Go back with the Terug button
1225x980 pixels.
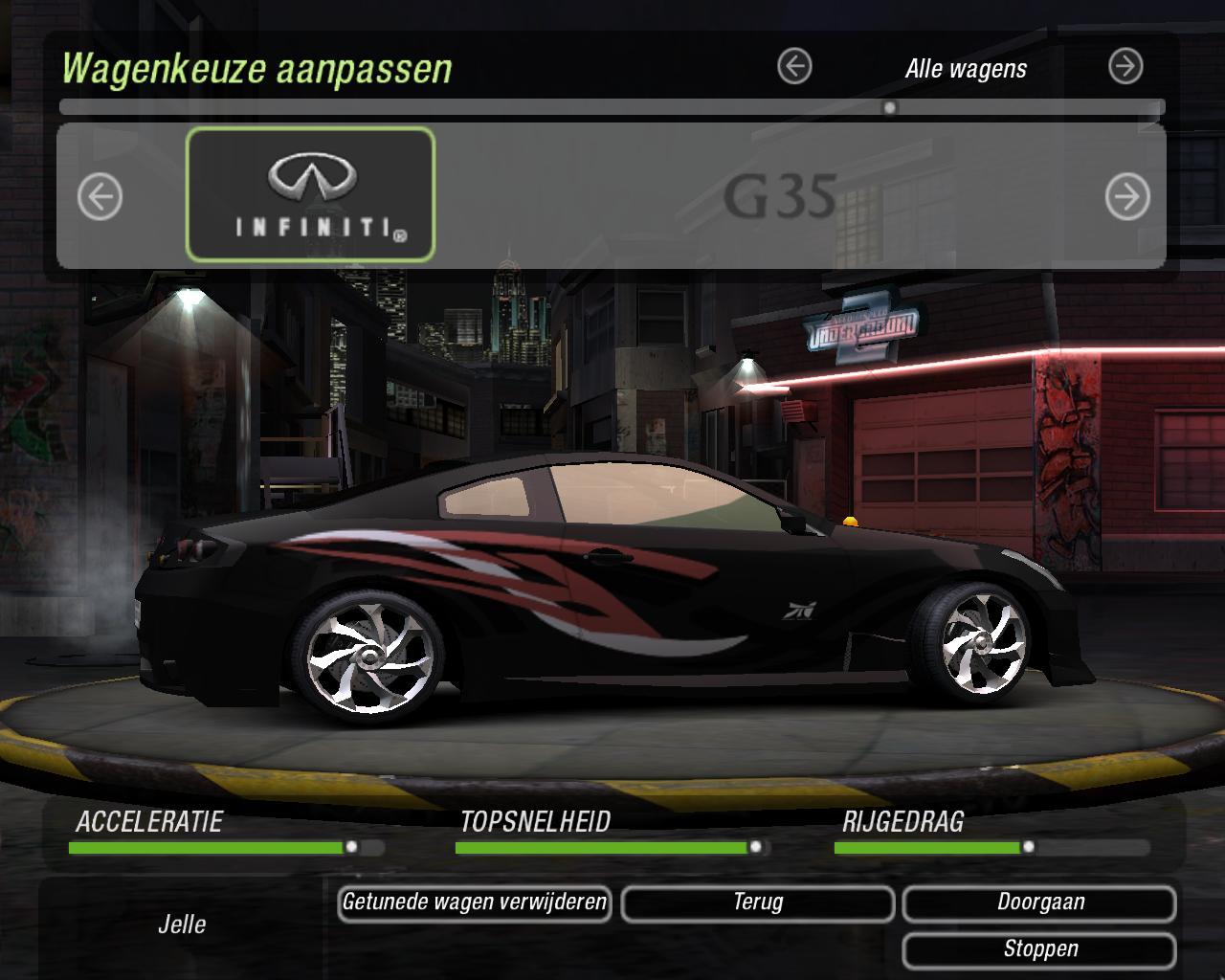pyautogui.click(x=758, y=902)
